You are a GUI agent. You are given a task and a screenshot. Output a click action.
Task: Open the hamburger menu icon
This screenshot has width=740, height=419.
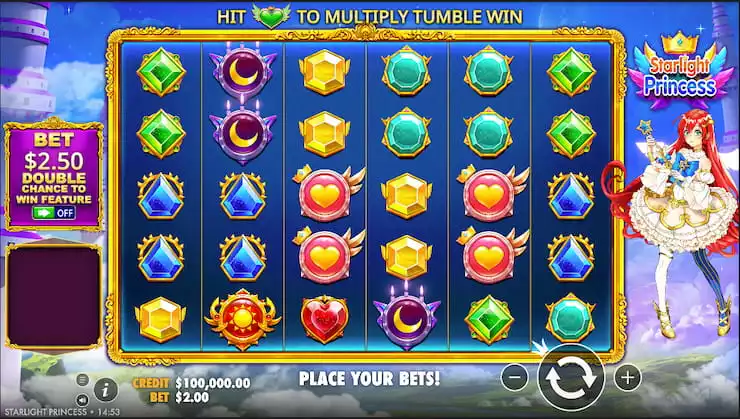pyautogui.click(x=82, y=380)
